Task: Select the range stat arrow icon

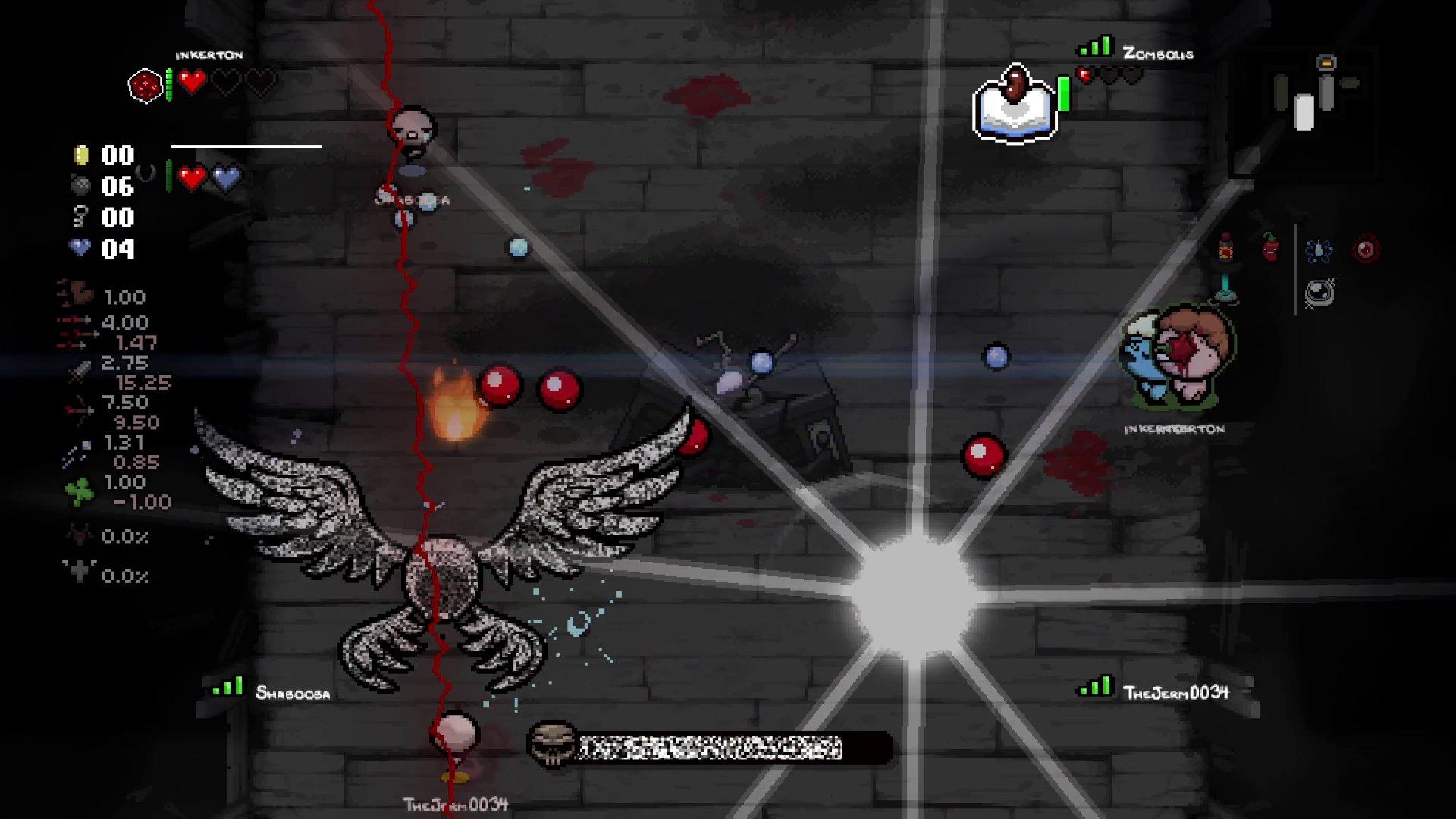Action: coord(77,409)
